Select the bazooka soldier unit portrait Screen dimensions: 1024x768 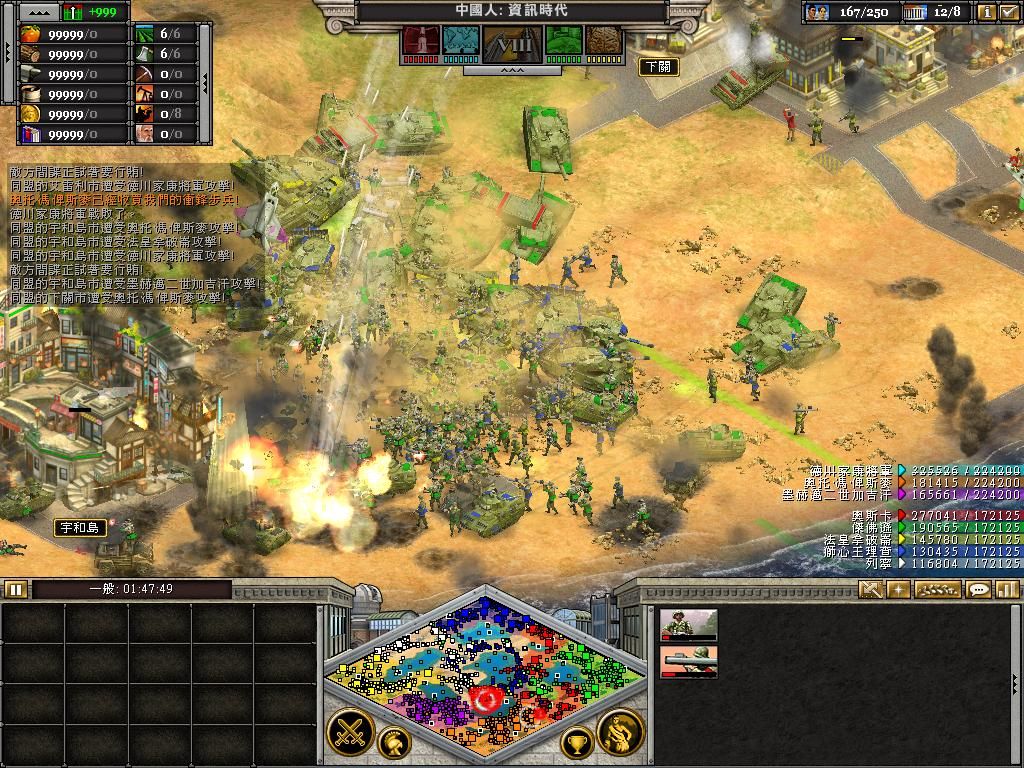[688, 661]
